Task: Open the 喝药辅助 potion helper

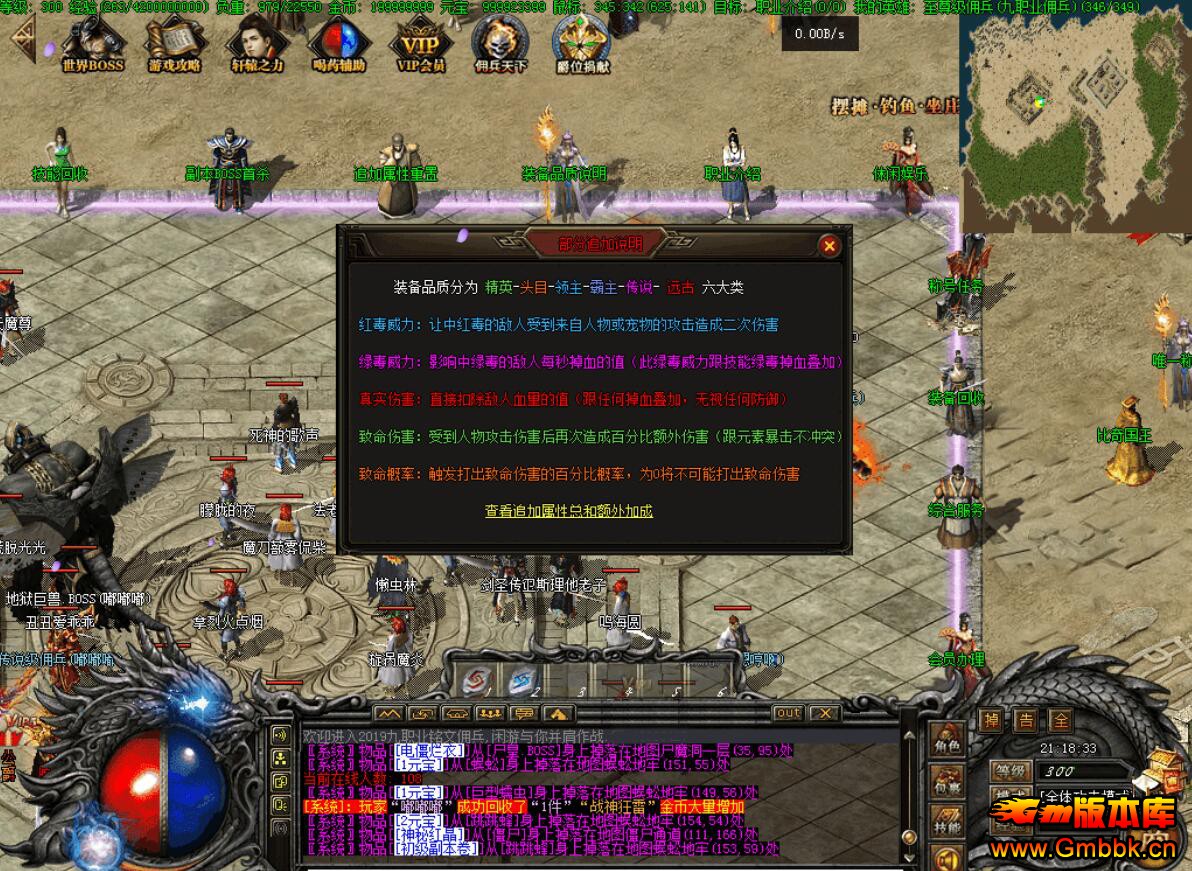Action: click(339, 45)
